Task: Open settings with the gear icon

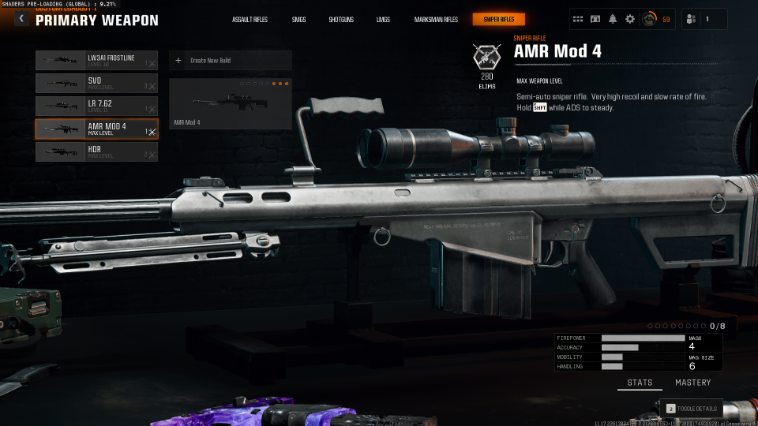Action: [629, 19]
